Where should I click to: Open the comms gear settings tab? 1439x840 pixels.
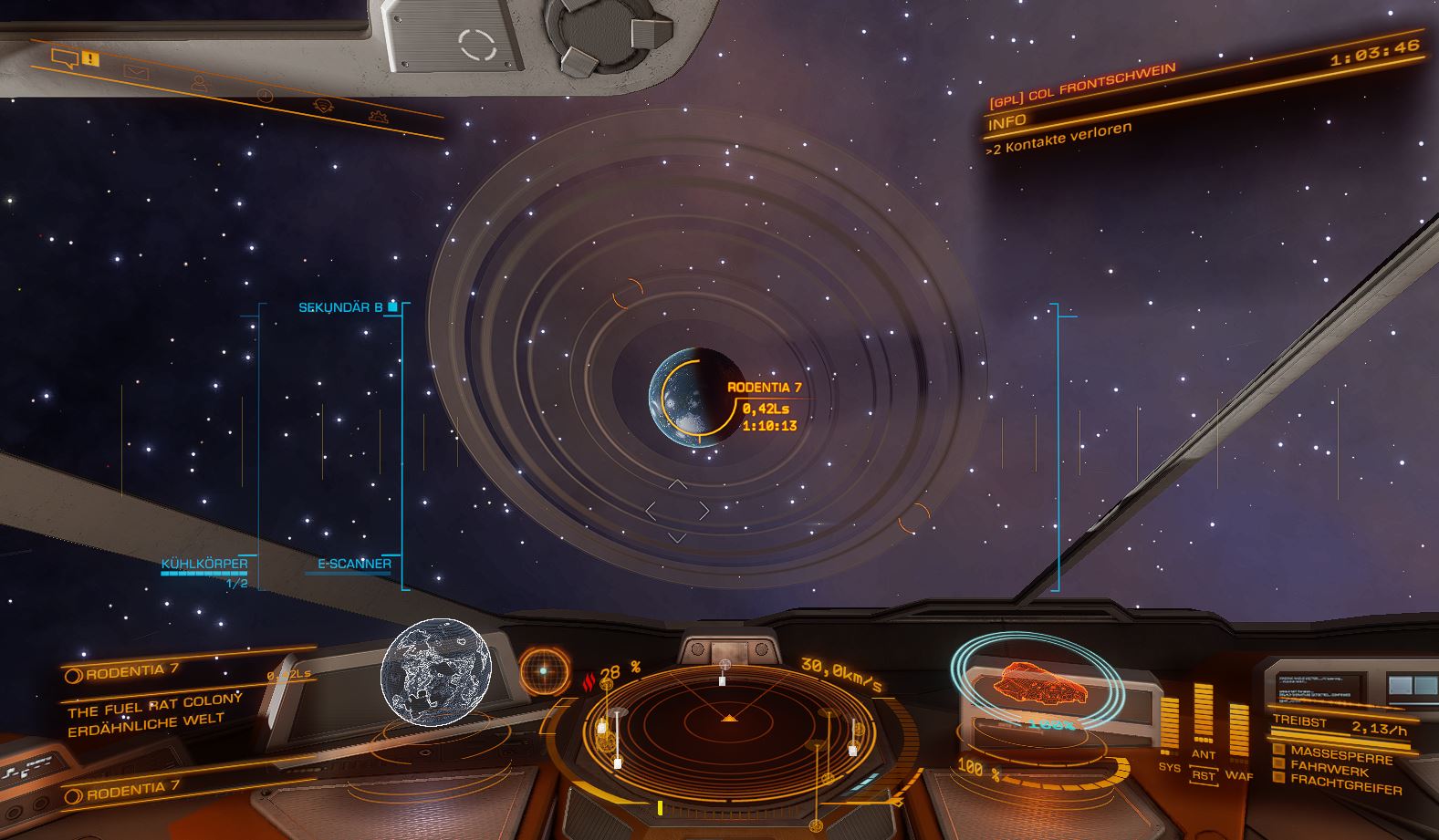(x=378, y=116)
